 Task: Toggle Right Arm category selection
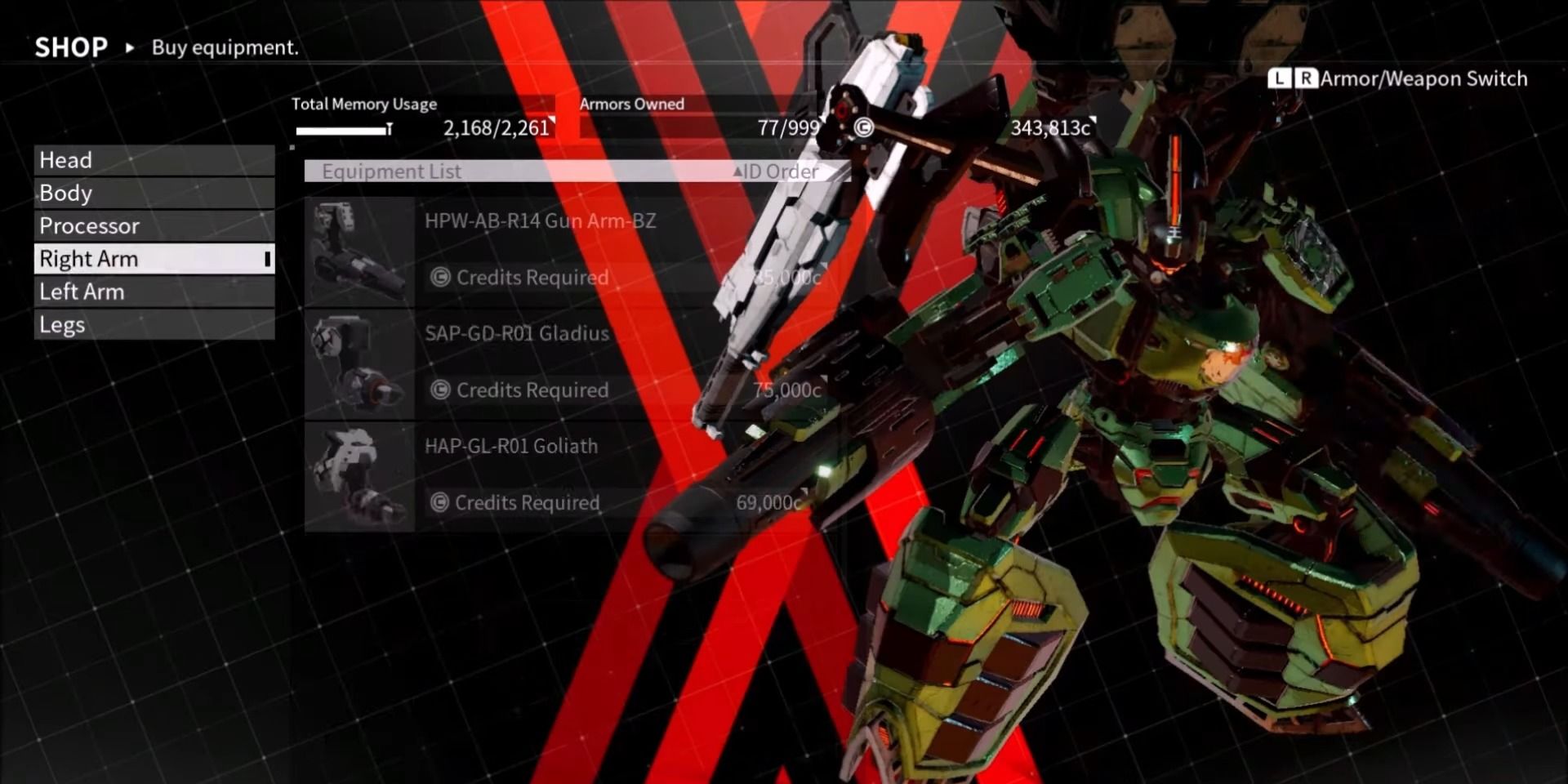tap(154, 258)
